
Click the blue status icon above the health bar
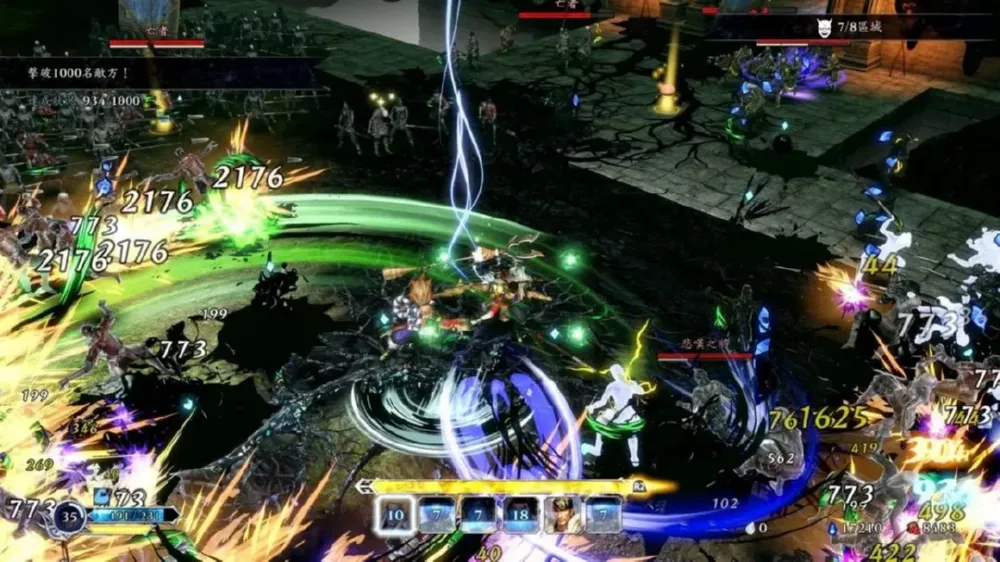pyautogui.click(x=101, y=497)
